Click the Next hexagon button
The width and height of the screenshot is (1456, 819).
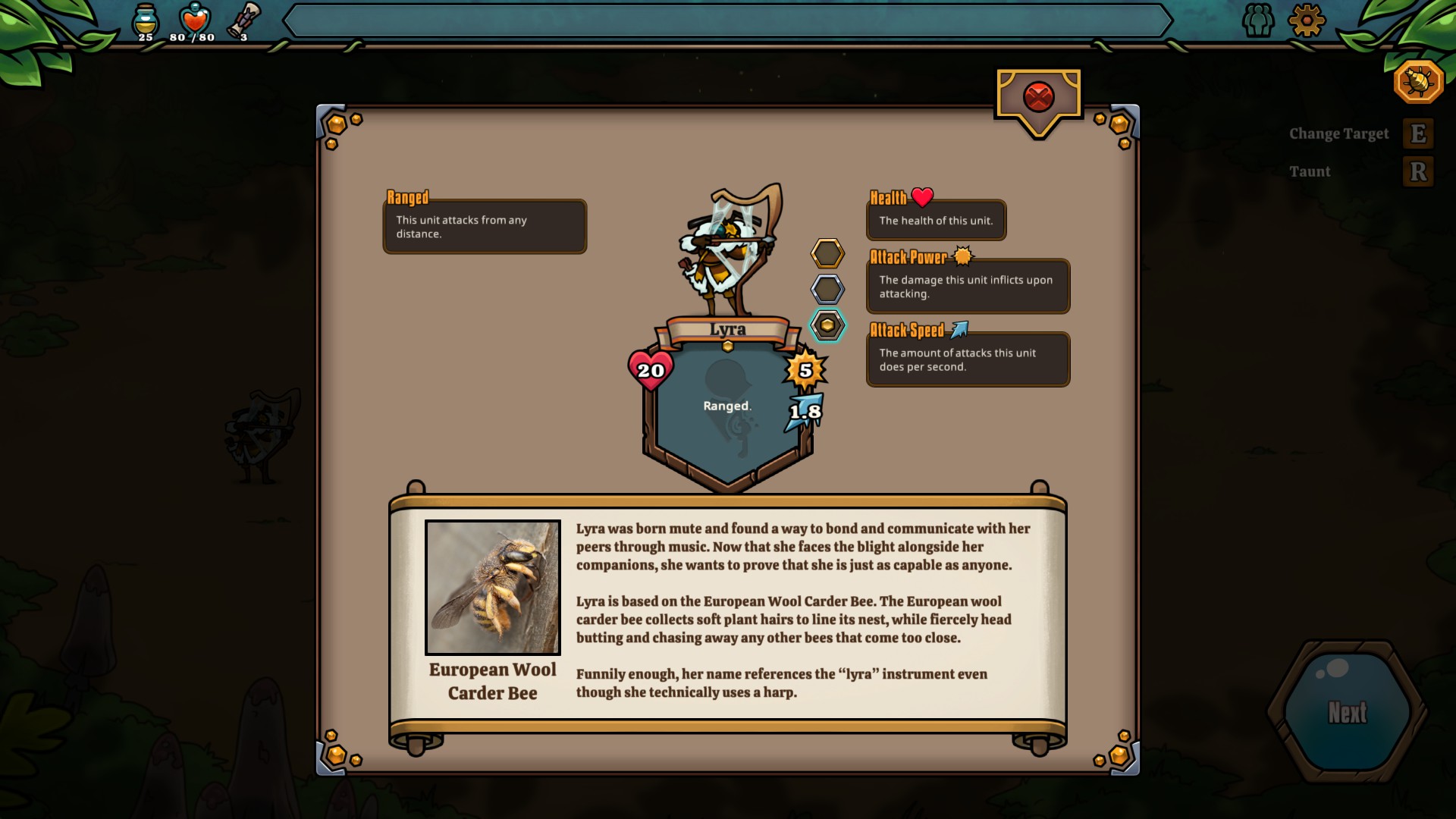1348,712
